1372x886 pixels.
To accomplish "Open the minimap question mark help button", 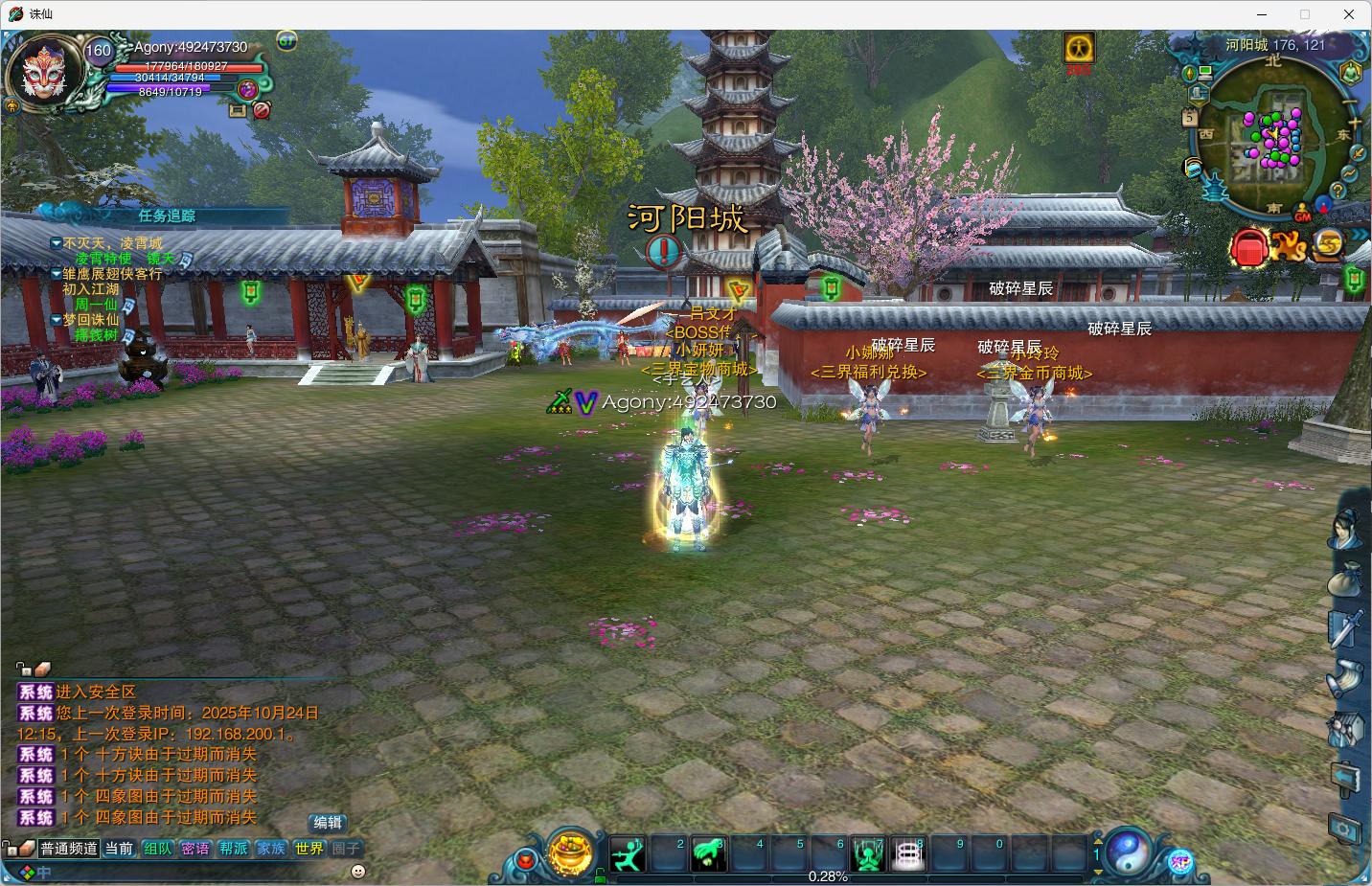I will [1338, 191].
